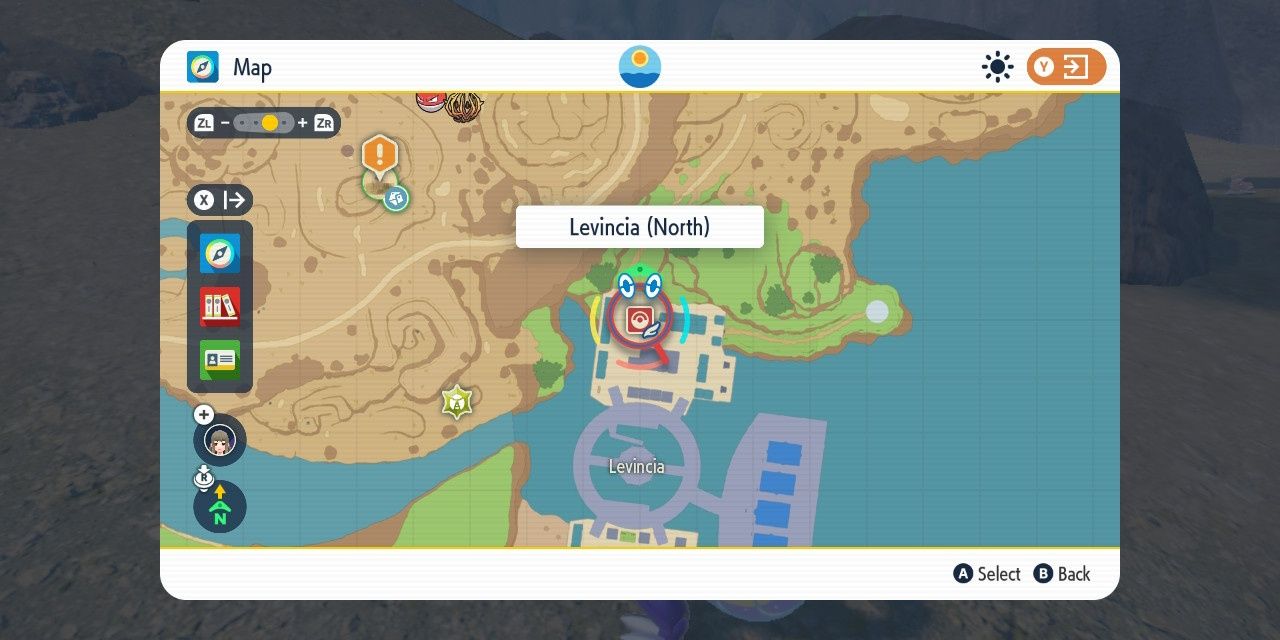Click the brown spiky Pokémon map icon
The image size is (1280, 640).
[x=463, y=105]
